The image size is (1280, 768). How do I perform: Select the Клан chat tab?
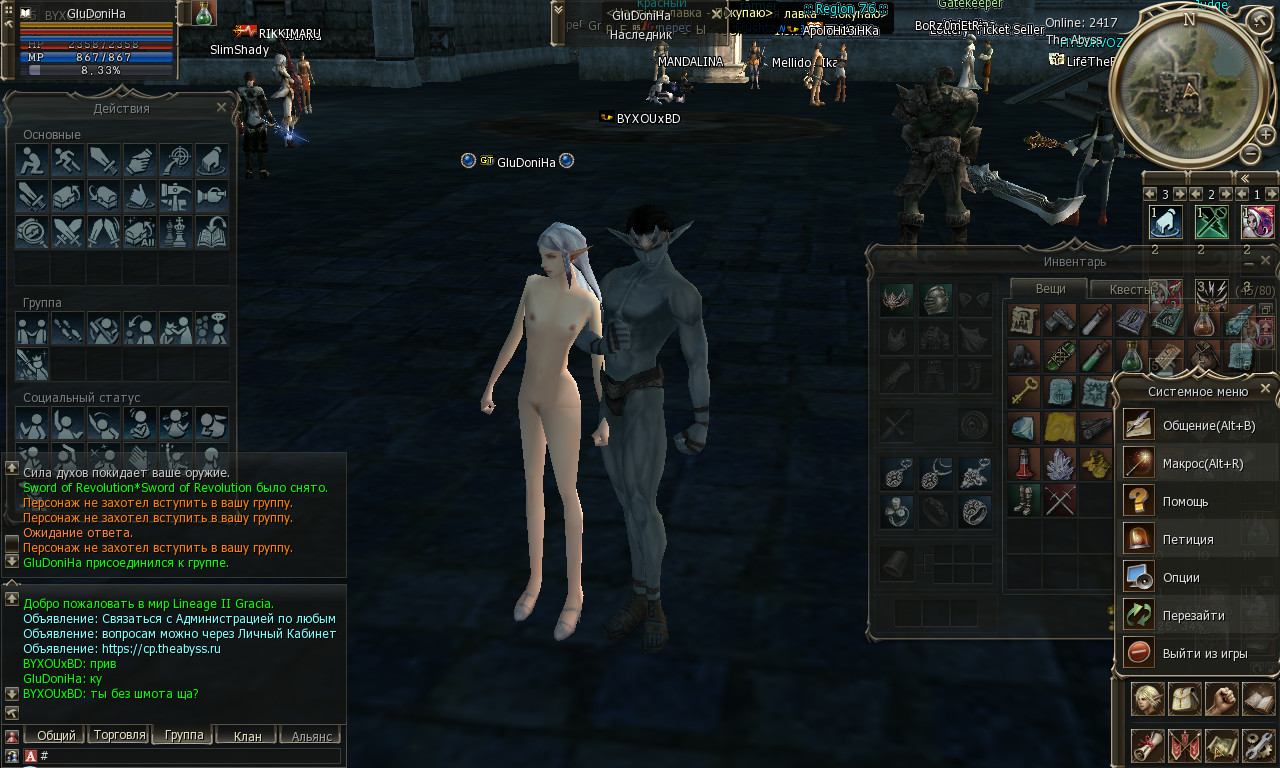247,736
